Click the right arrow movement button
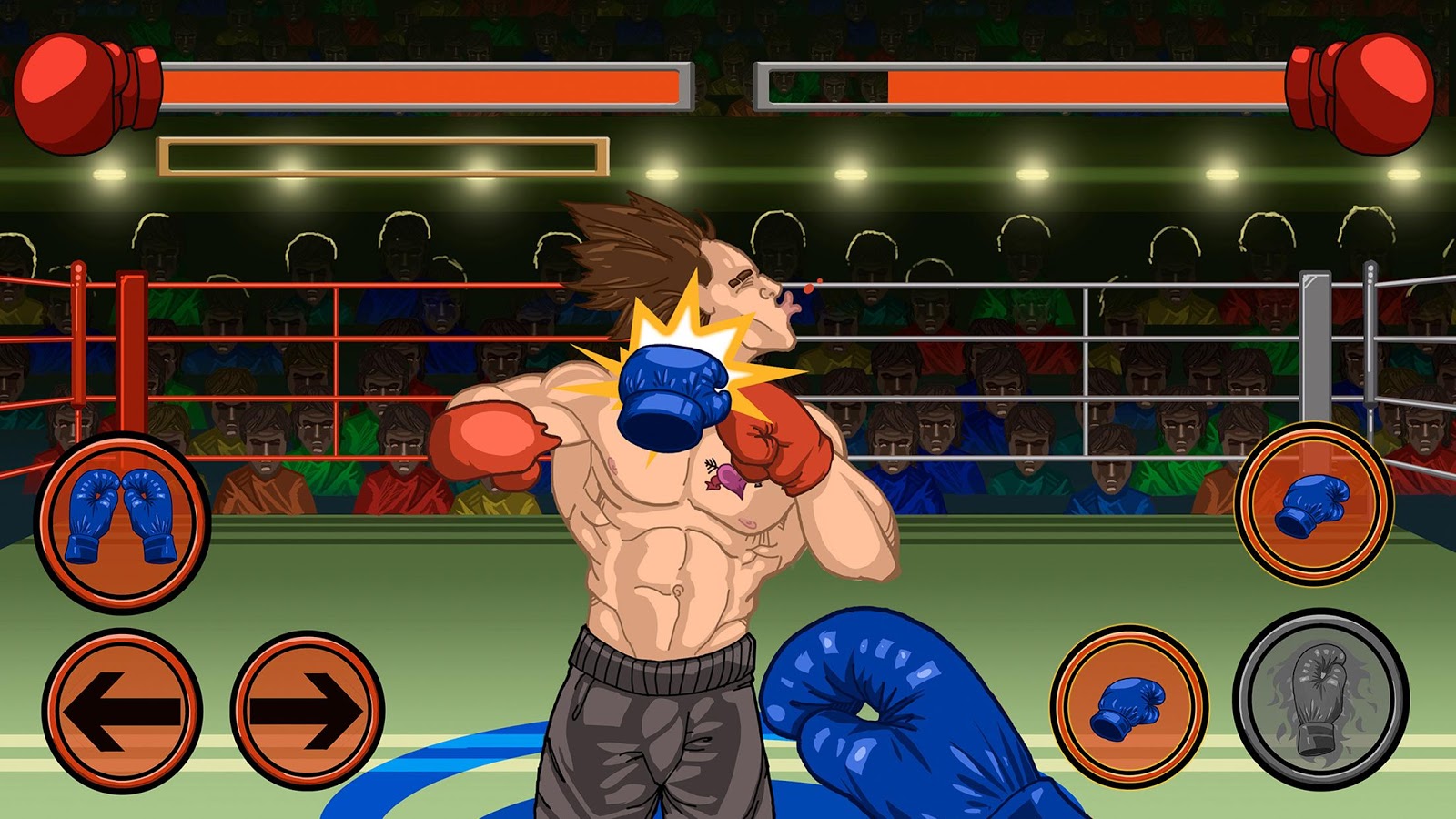The height and width of the screenshot is (819, 1456). 308,709
